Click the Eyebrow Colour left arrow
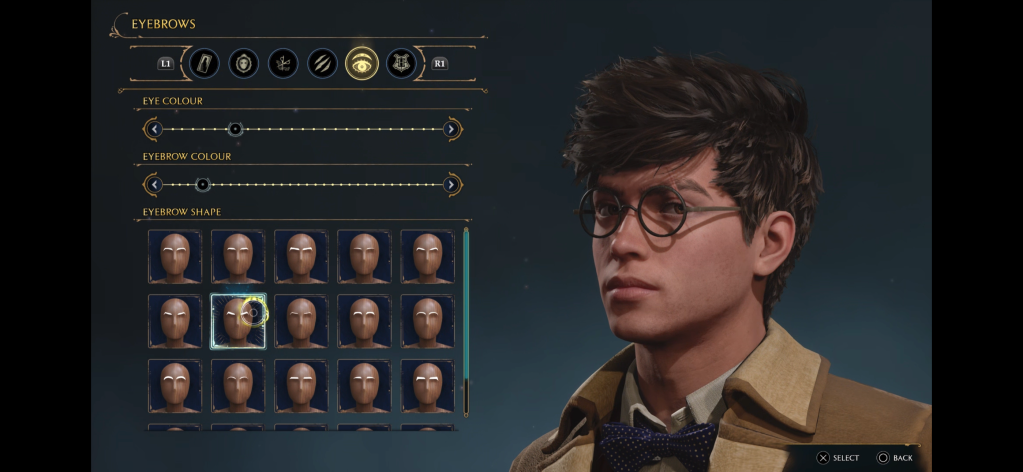Image resolution: width=1023 pixels, height=472 pixels. pos(153,185)
